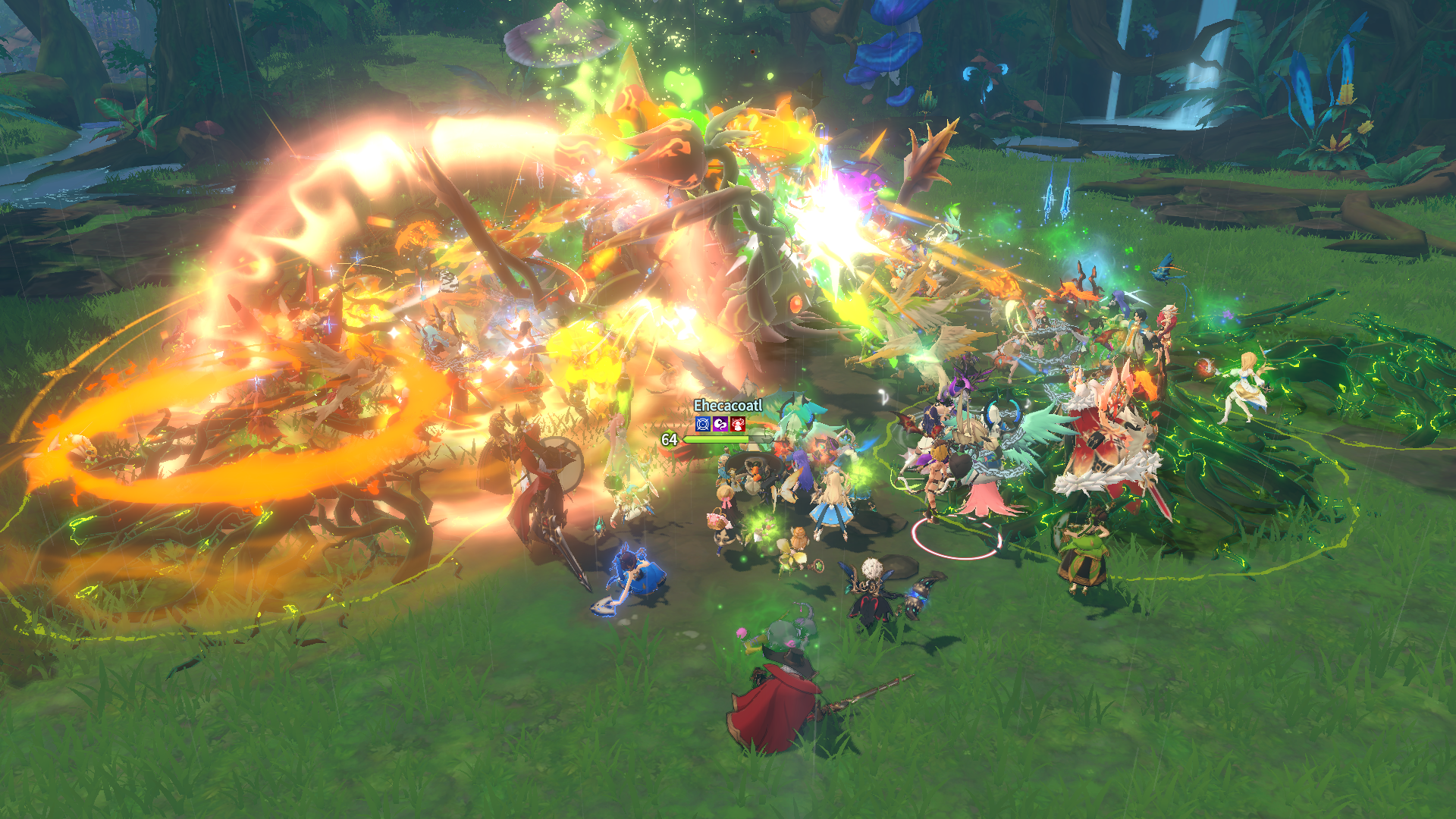Select the Ehecacoatl boss nameplate
Image resolution: width=1456 pixels, height=819 pixels.
[x=727, y=406]
